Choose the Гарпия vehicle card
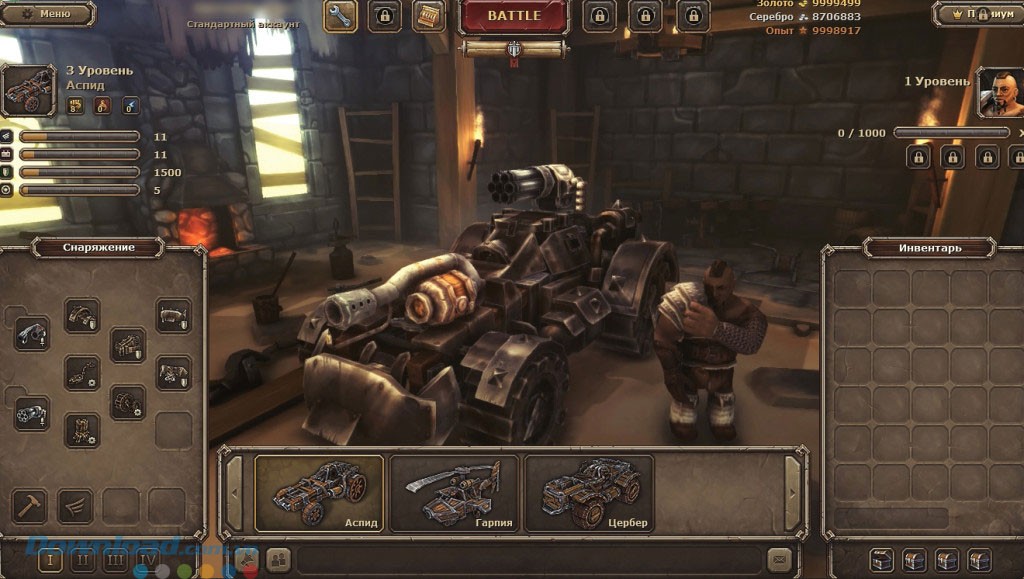This screenshot has width=1024, height=579. click(x=454, y=493)
